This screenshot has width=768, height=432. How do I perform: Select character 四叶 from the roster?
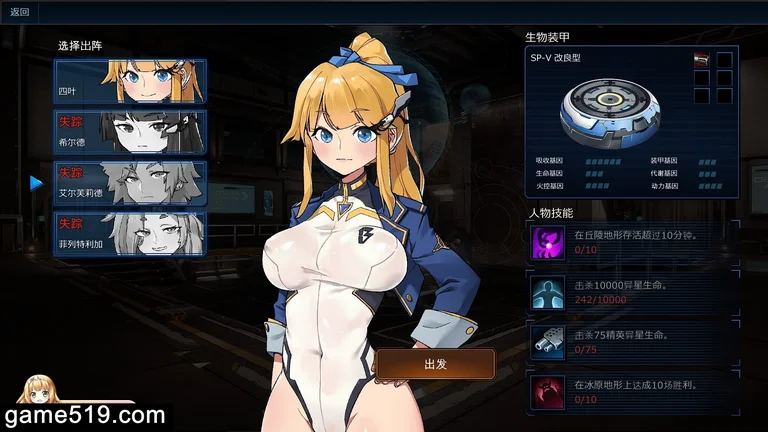coord(130,80)
